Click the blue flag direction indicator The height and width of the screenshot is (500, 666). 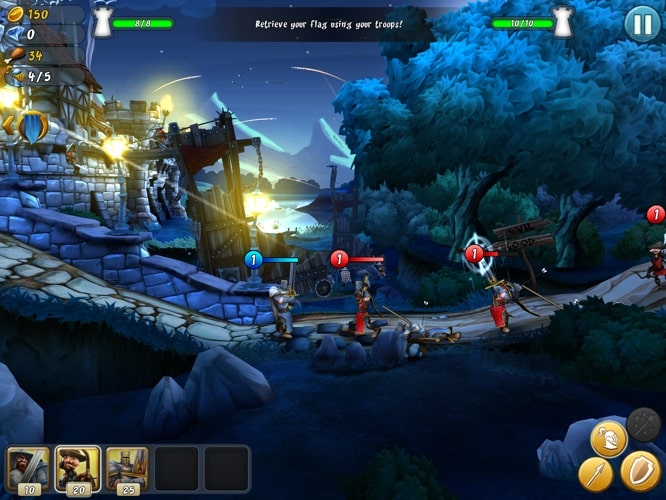coord(32,126)
